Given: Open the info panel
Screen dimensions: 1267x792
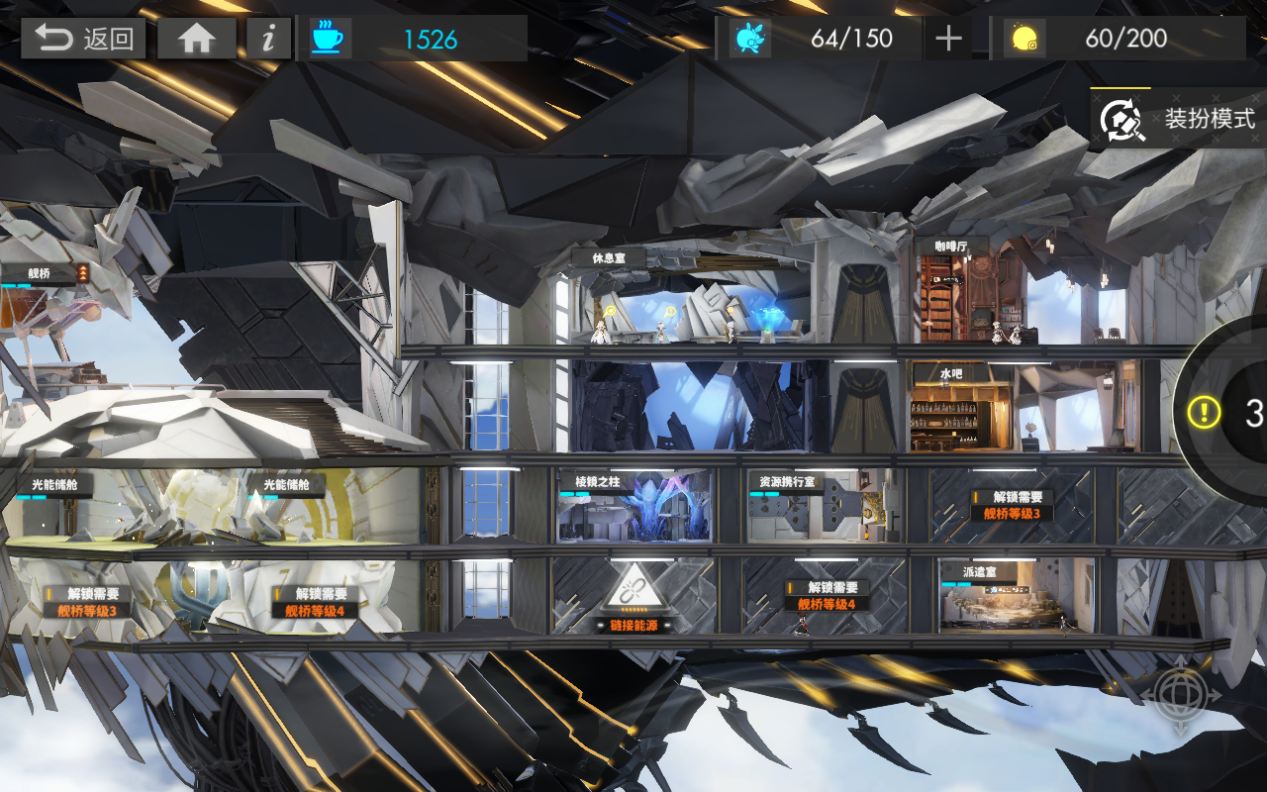Looking at the screenshot, I should click(268, 39).
